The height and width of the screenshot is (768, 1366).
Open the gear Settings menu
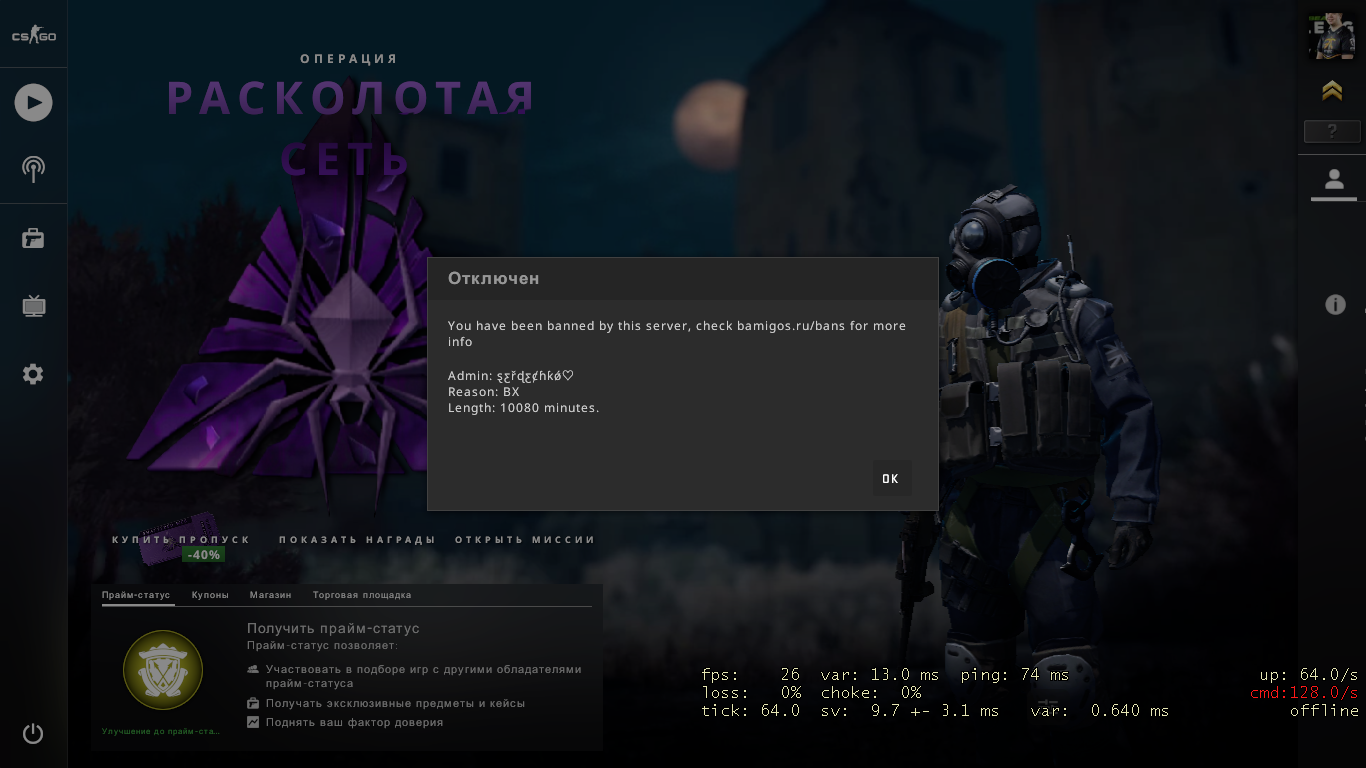tap(33, 374)
